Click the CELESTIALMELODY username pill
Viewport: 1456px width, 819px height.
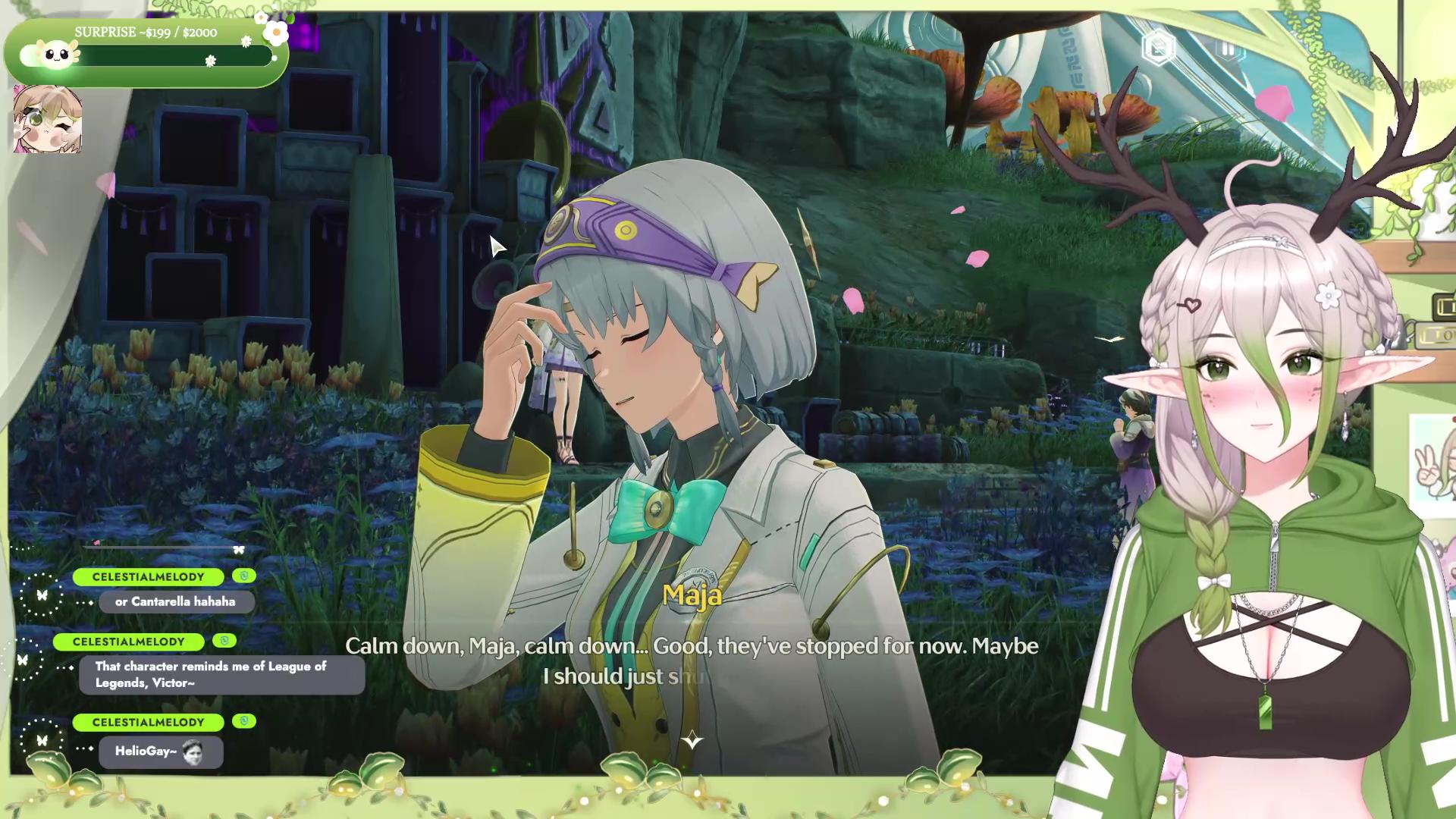[146, 576]
